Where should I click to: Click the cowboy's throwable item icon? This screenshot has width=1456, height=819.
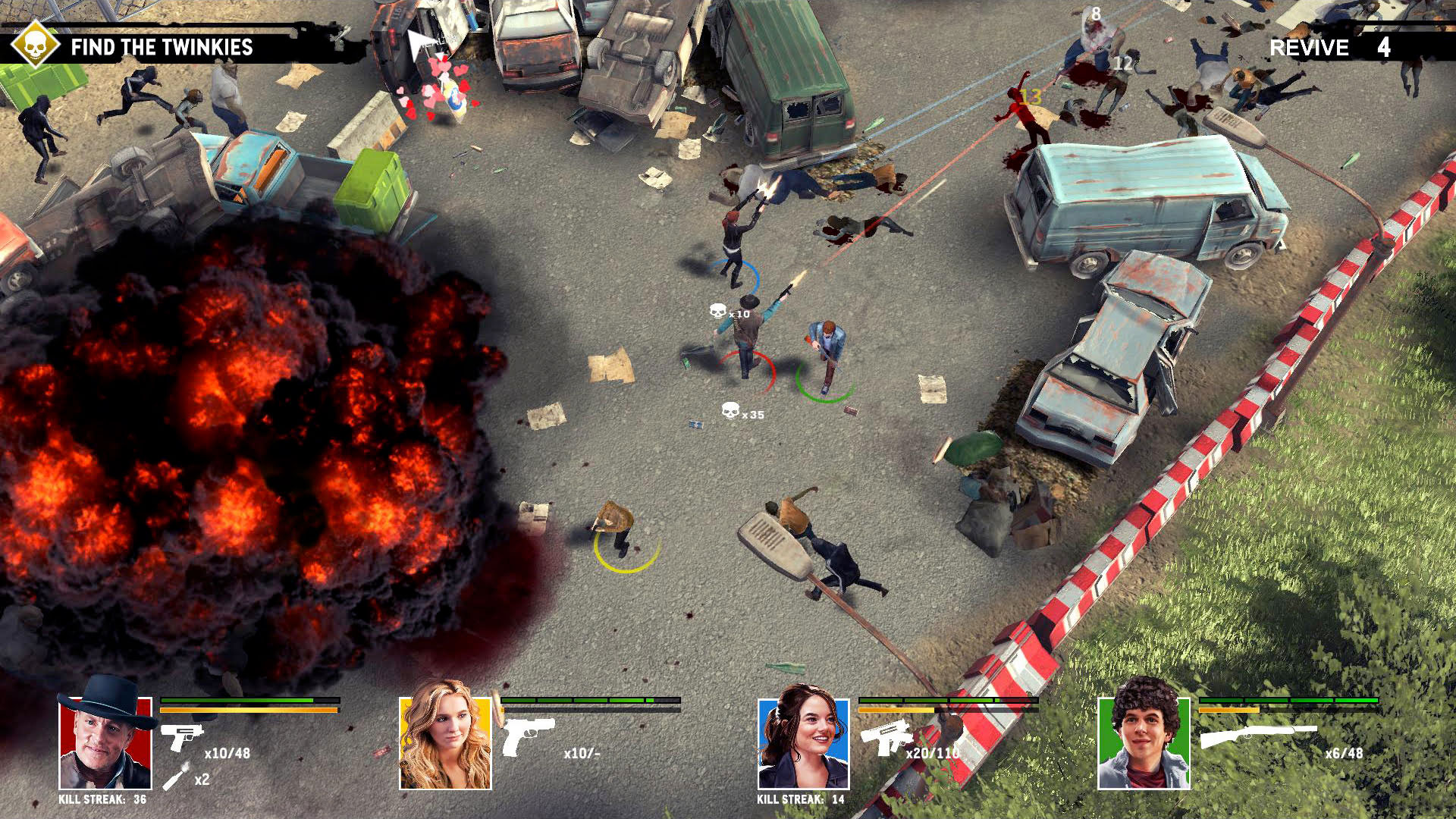click(x=175, y=777)
